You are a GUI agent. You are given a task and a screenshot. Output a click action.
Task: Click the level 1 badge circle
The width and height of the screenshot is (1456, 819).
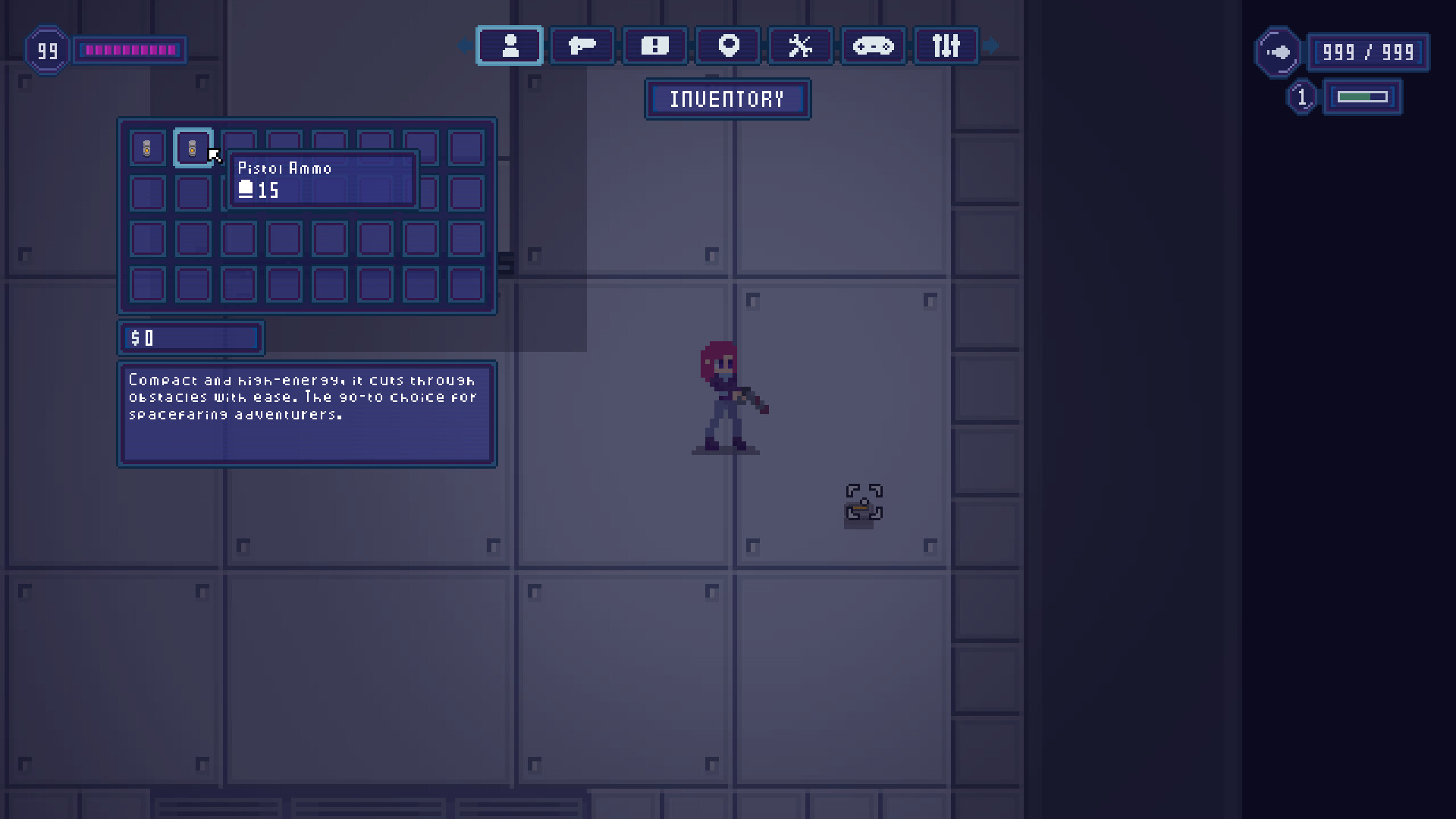tap(1302, 96)
